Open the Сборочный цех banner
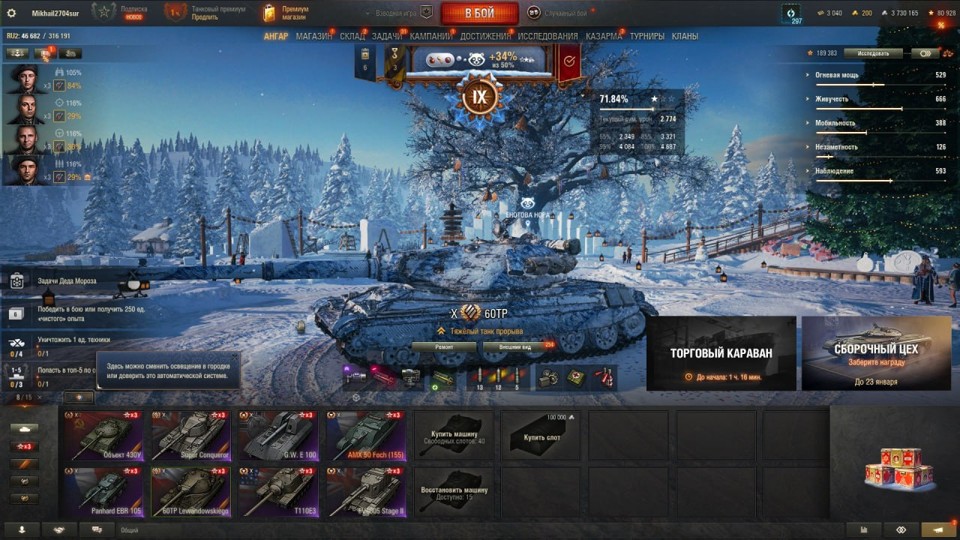This screenshot has width=960, height=540. 876,353
